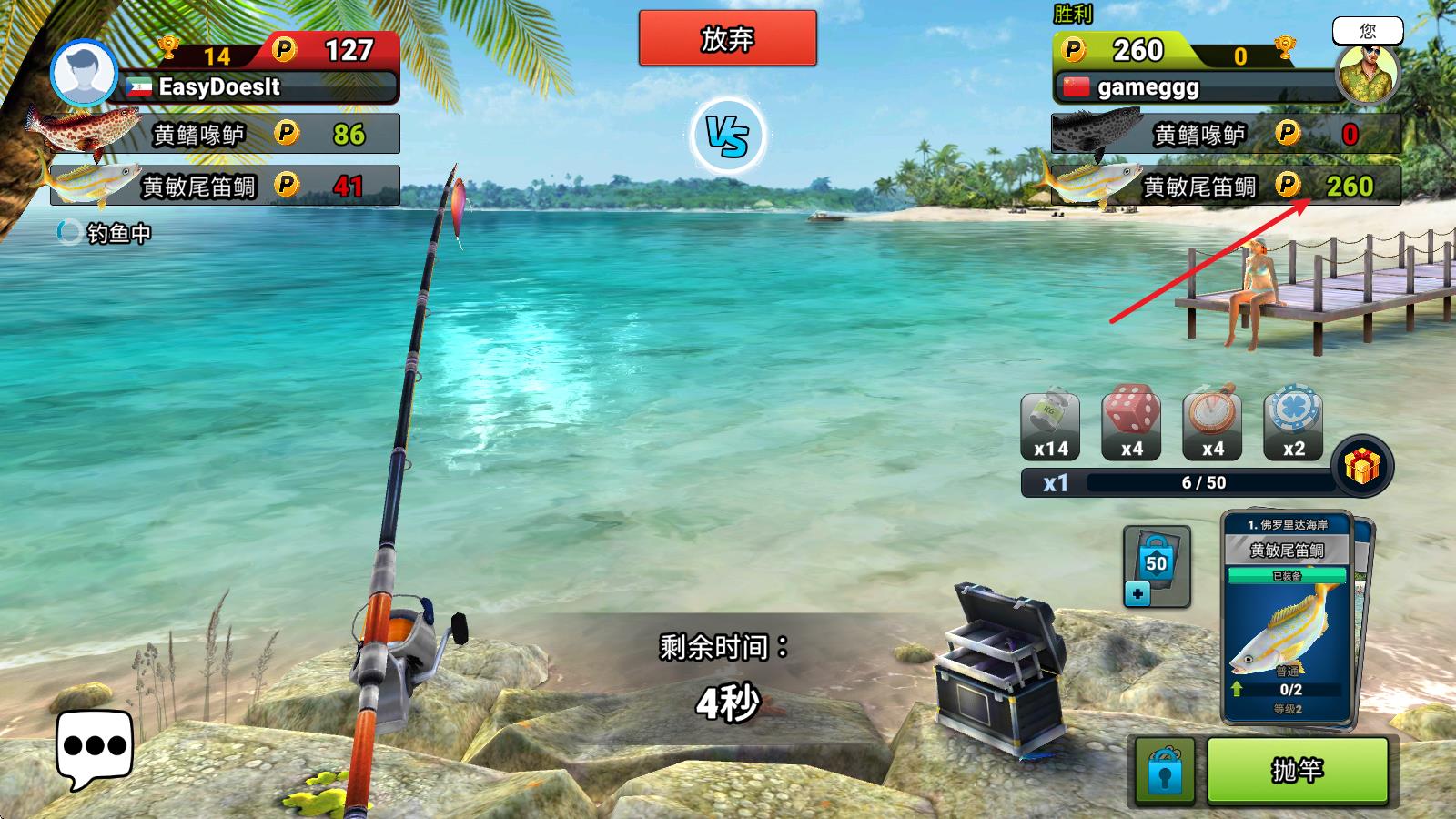Select the x14 green canister booster
Image resolution: width=1456 pixels, height=819 pixels.
coord(1050,424)
